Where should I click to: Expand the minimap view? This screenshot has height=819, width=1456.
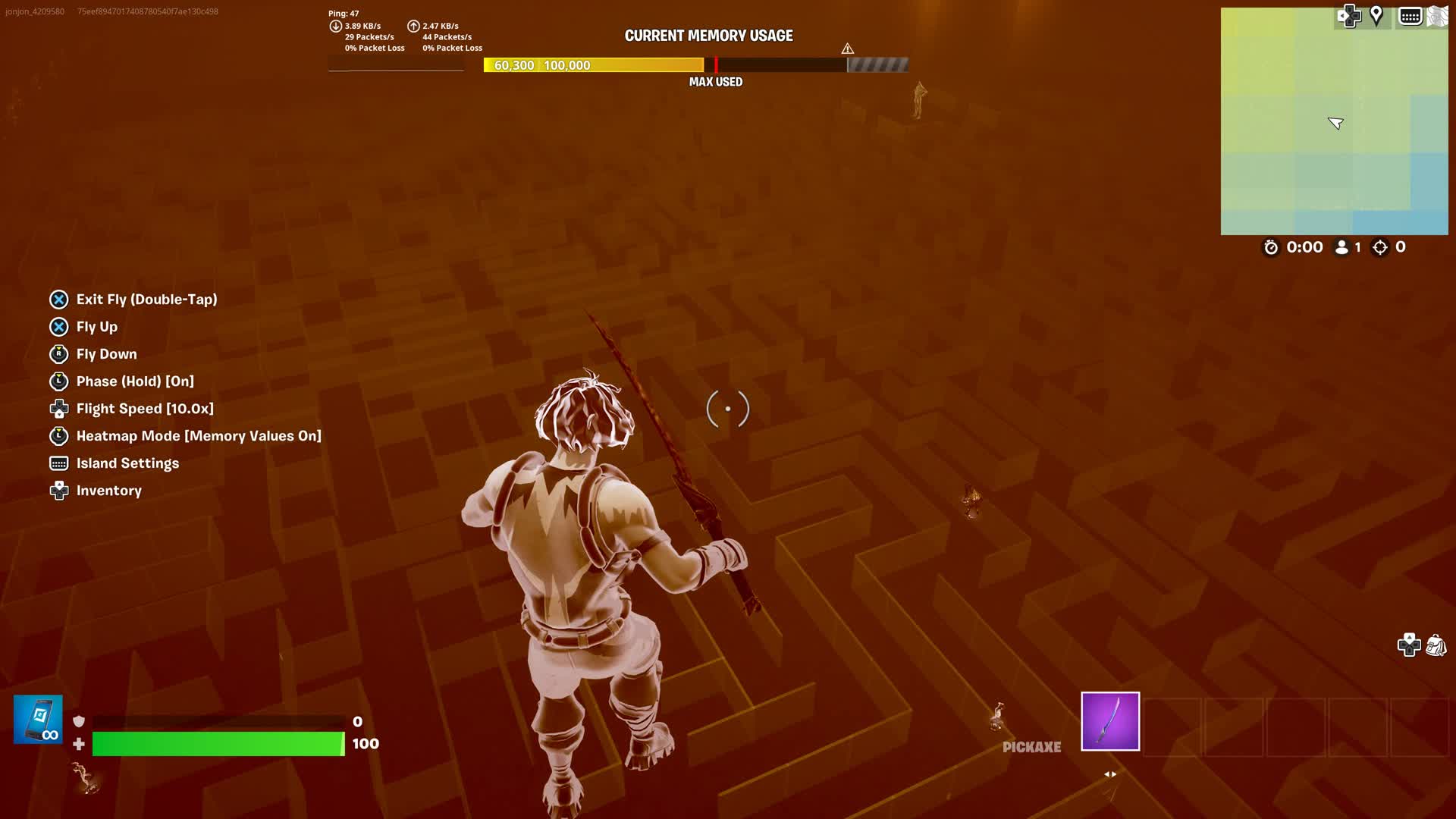click(1335, 121)
